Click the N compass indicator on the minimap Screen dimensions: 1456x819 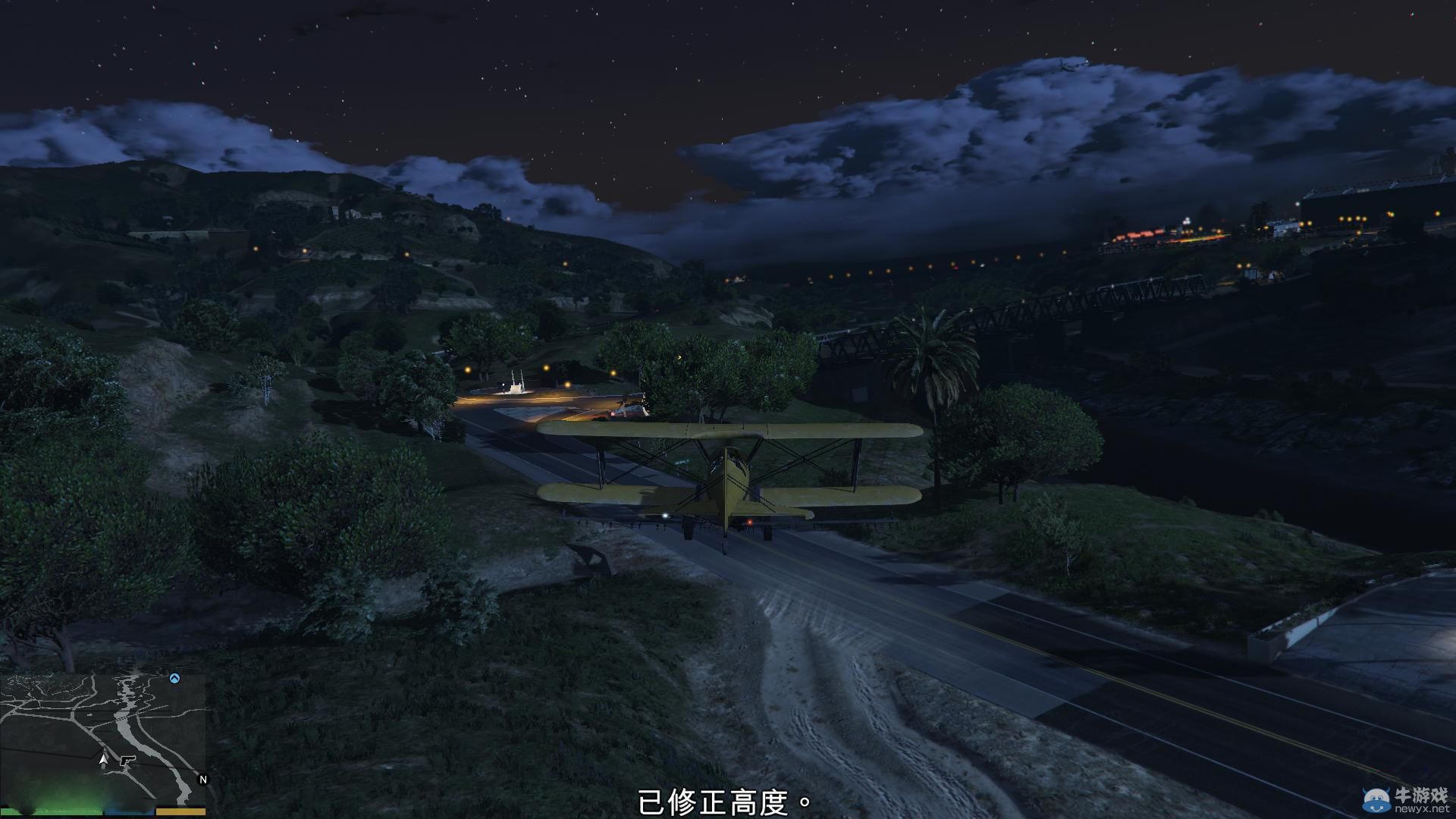pos(202,779)
